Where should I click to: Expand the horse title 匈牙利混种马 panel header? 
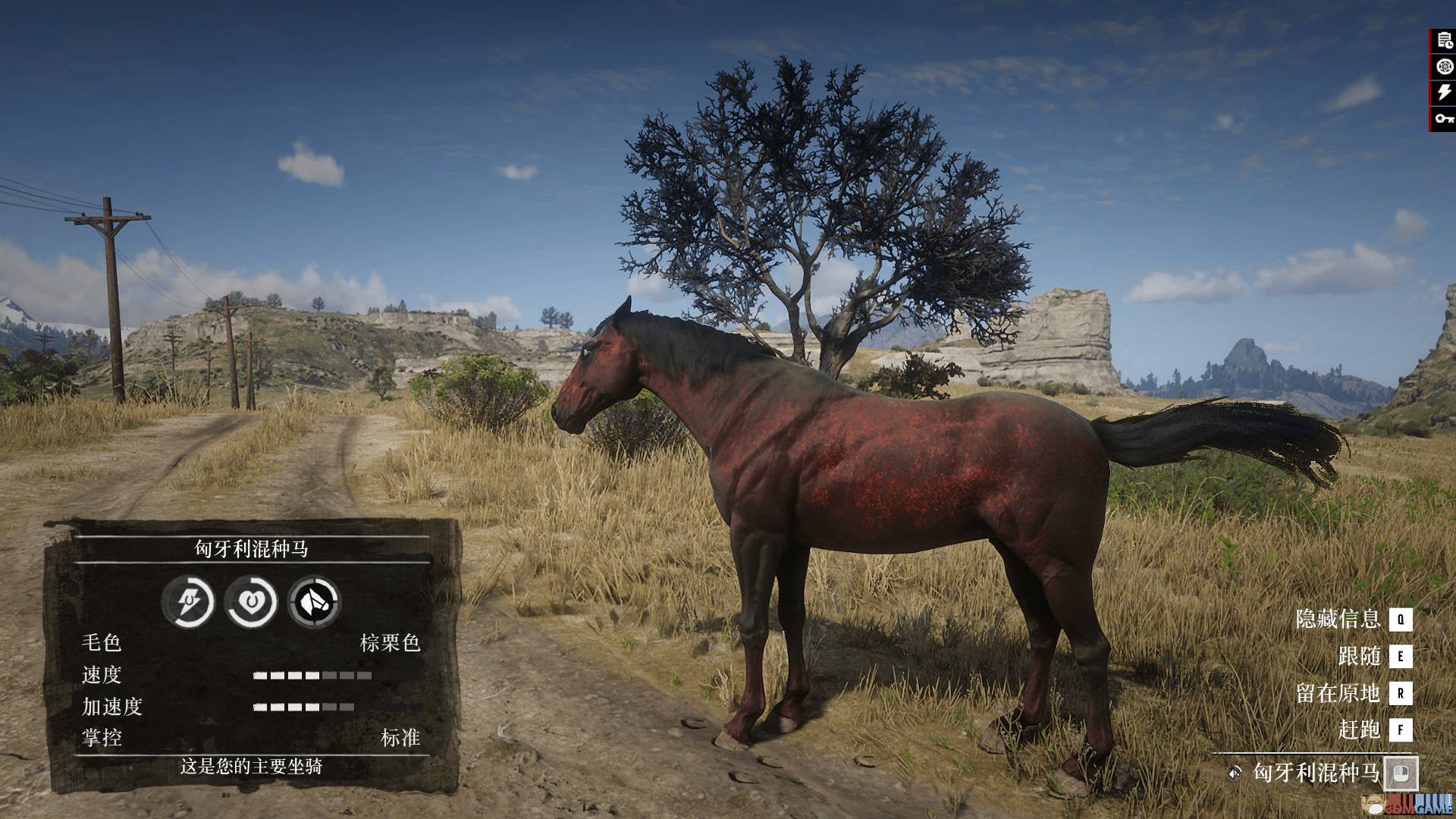[x=250, y=549]
